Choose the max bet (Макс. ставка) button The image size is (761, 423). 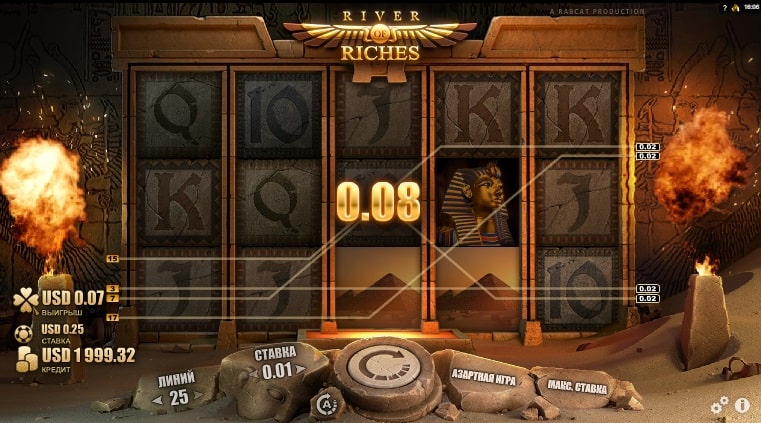coord(575,387)
